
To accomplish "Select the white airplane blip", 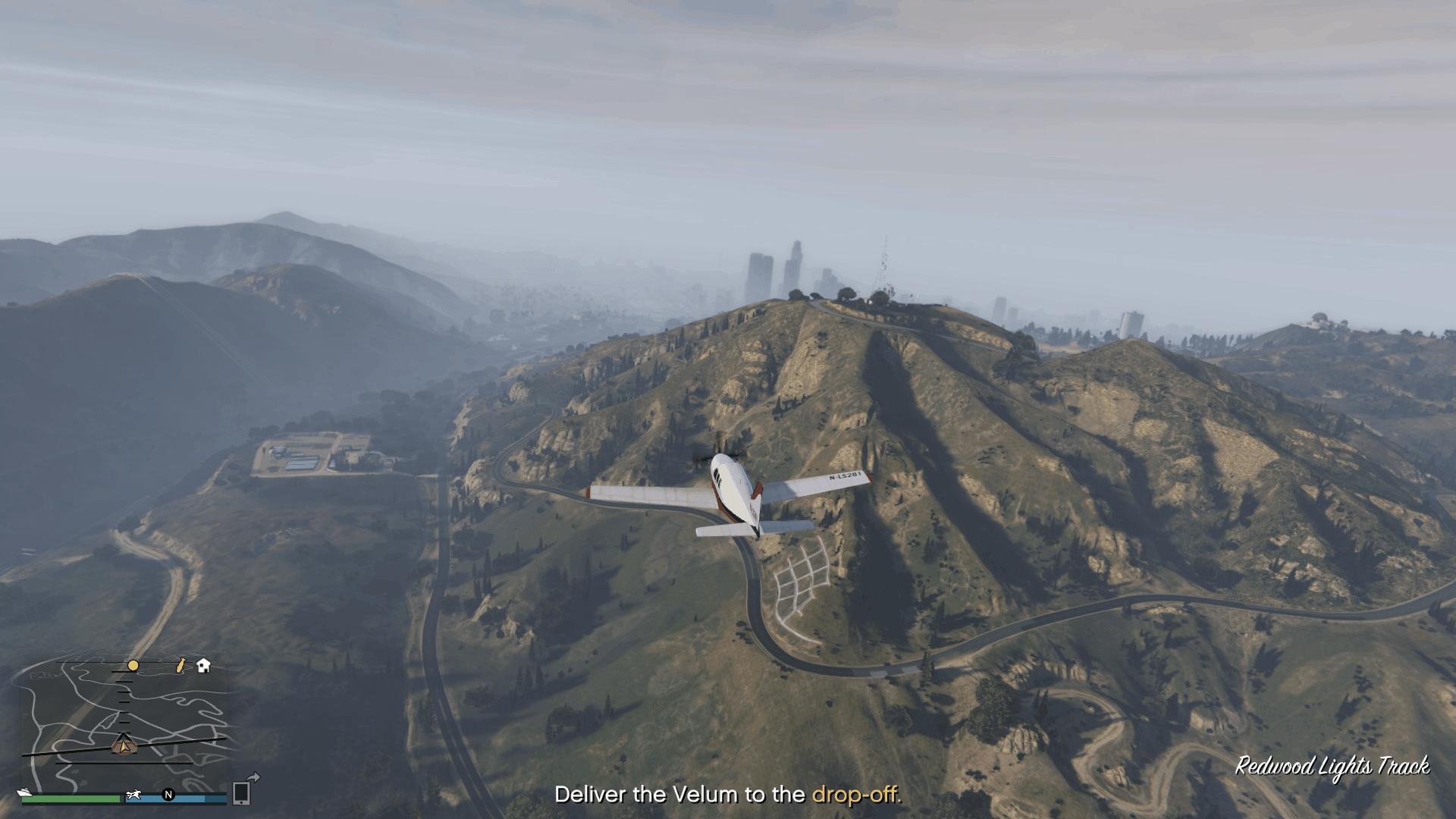I will point(135,795).
